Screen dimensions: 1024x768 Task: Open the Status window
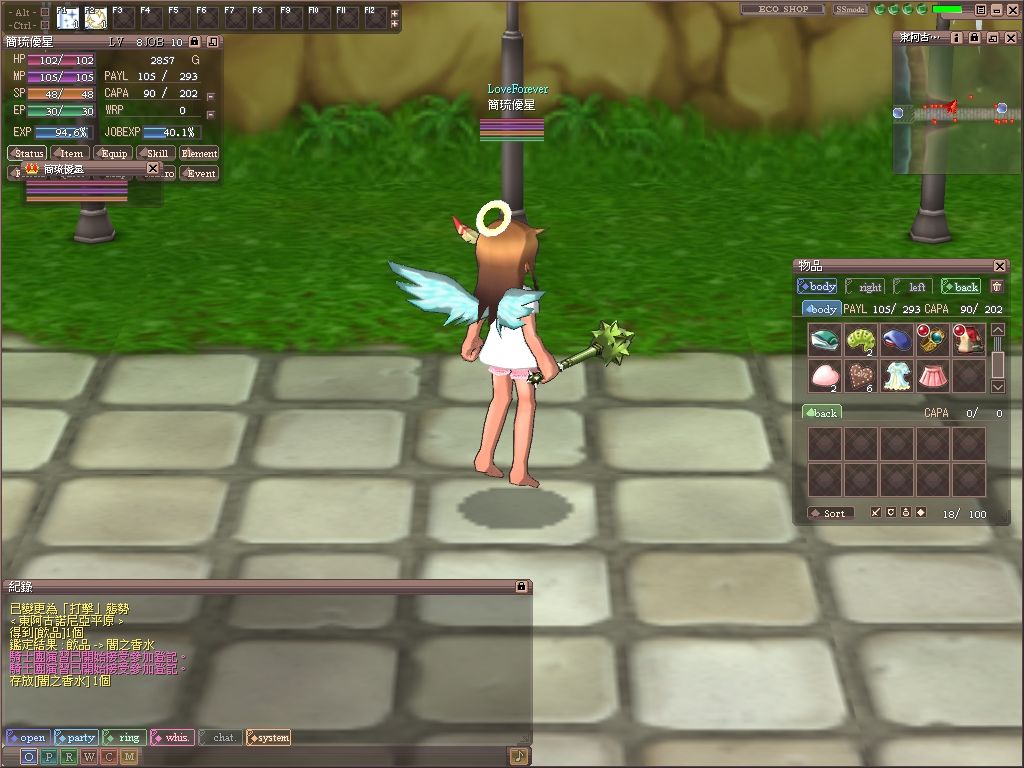[x=27, y=153]
